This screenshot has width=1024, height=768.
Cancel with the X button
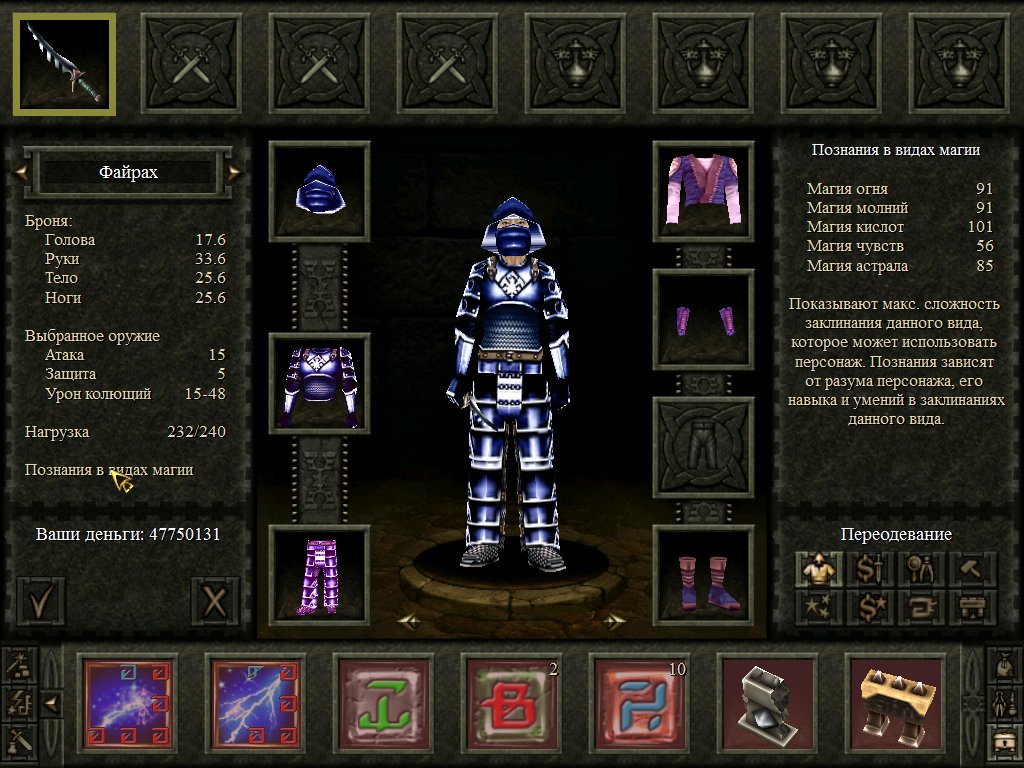click(214, 601)
